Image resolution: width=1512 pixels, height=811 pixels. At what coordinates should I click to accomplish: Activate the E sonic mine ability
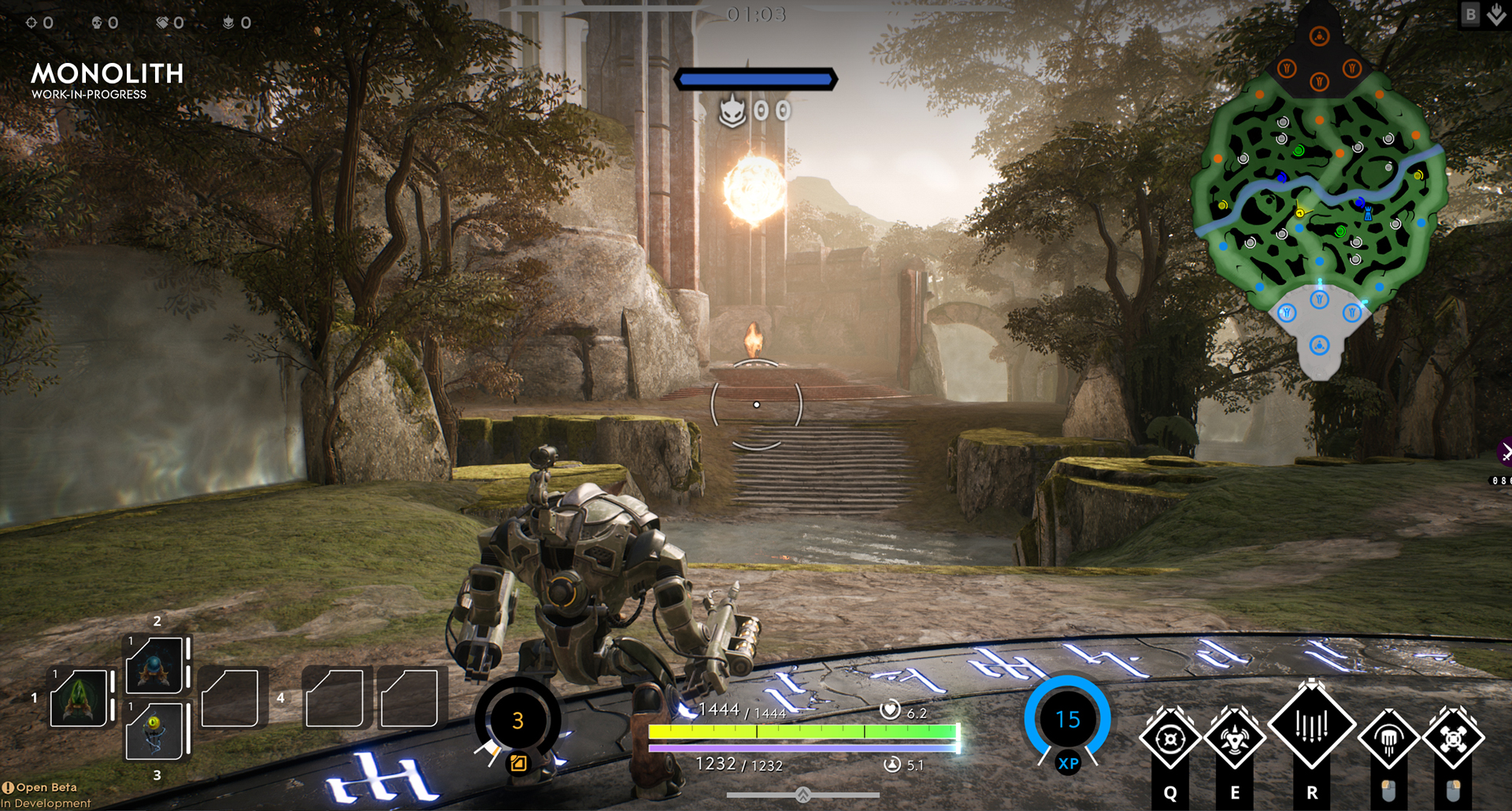coord(1234,739)
